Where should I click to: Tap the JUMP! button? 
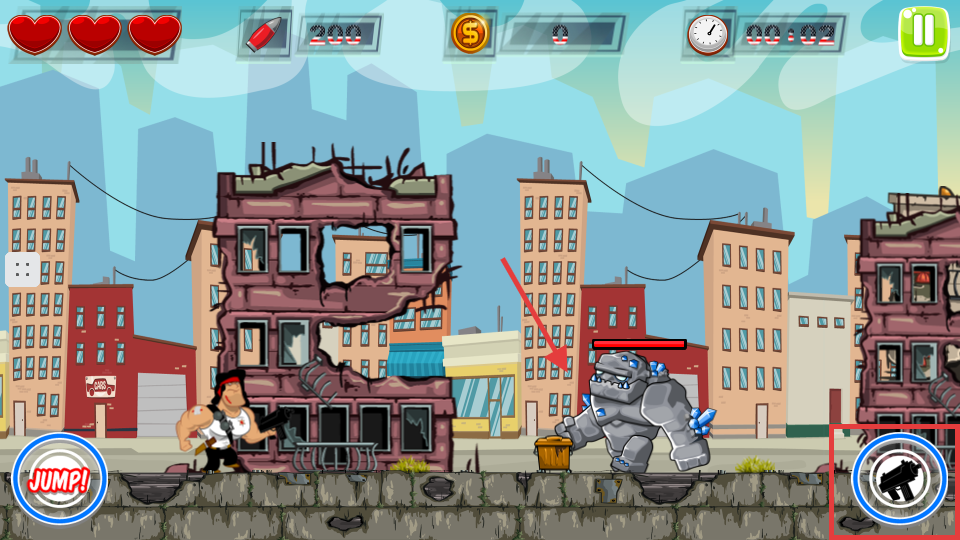[x=59, y=479]
